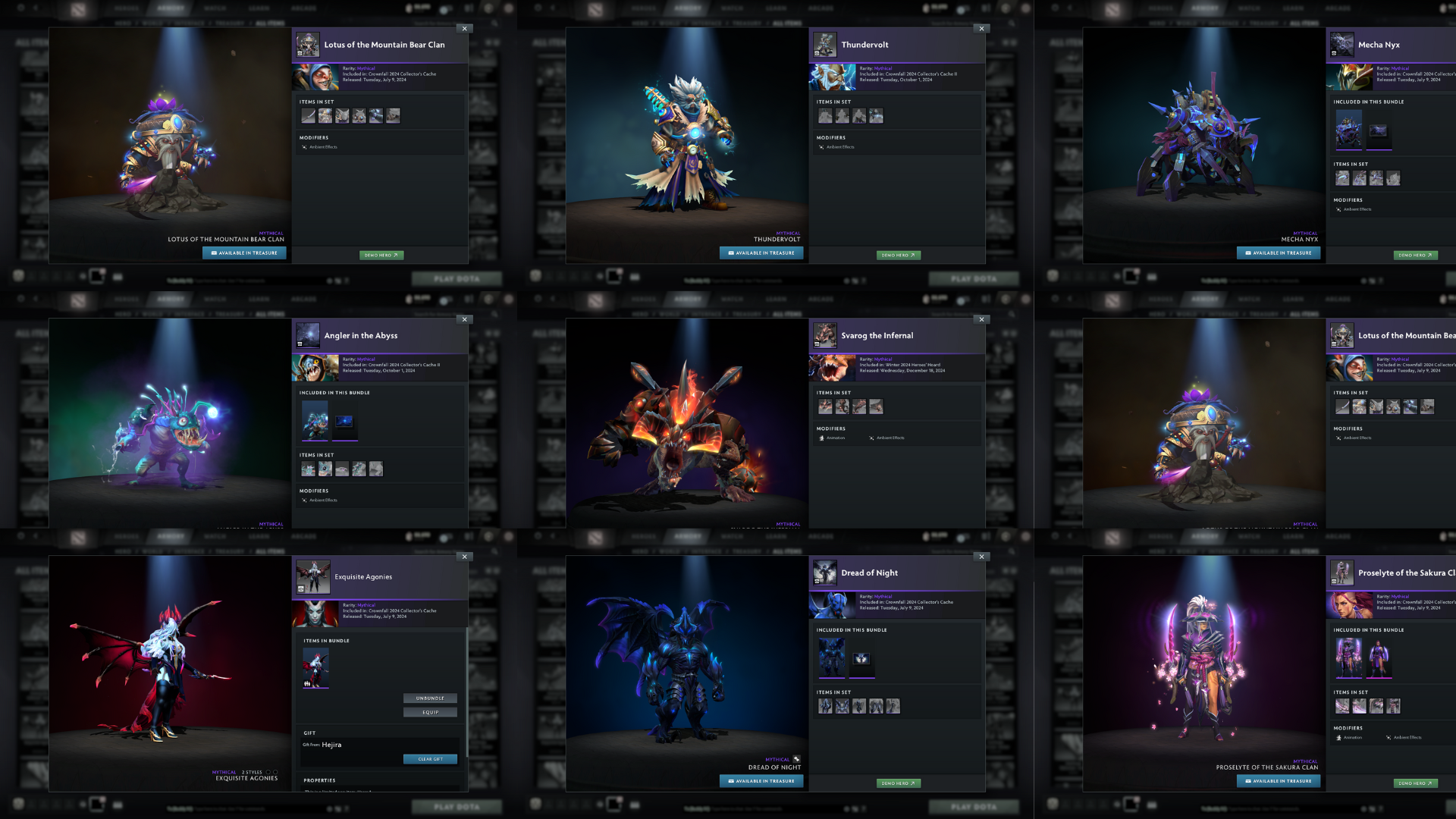
Task: Equip the Exquisite Agonies bundle
Action: point(430,712)
